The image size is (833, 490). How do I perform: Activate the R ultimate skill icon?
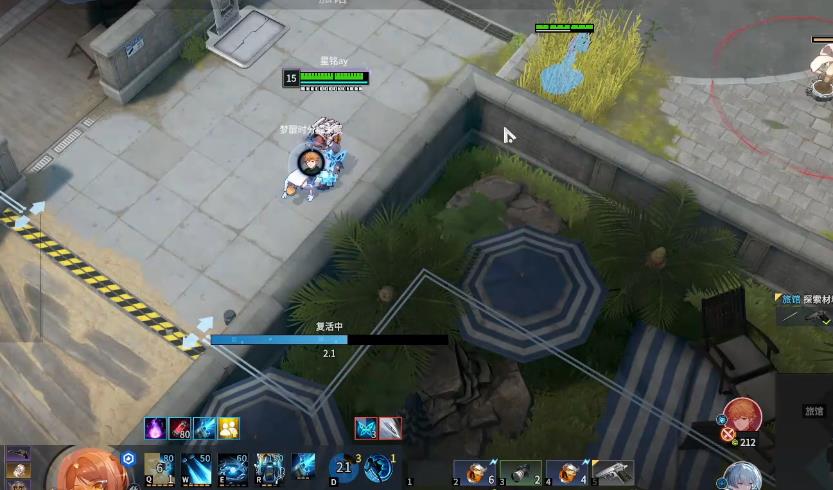268,466
